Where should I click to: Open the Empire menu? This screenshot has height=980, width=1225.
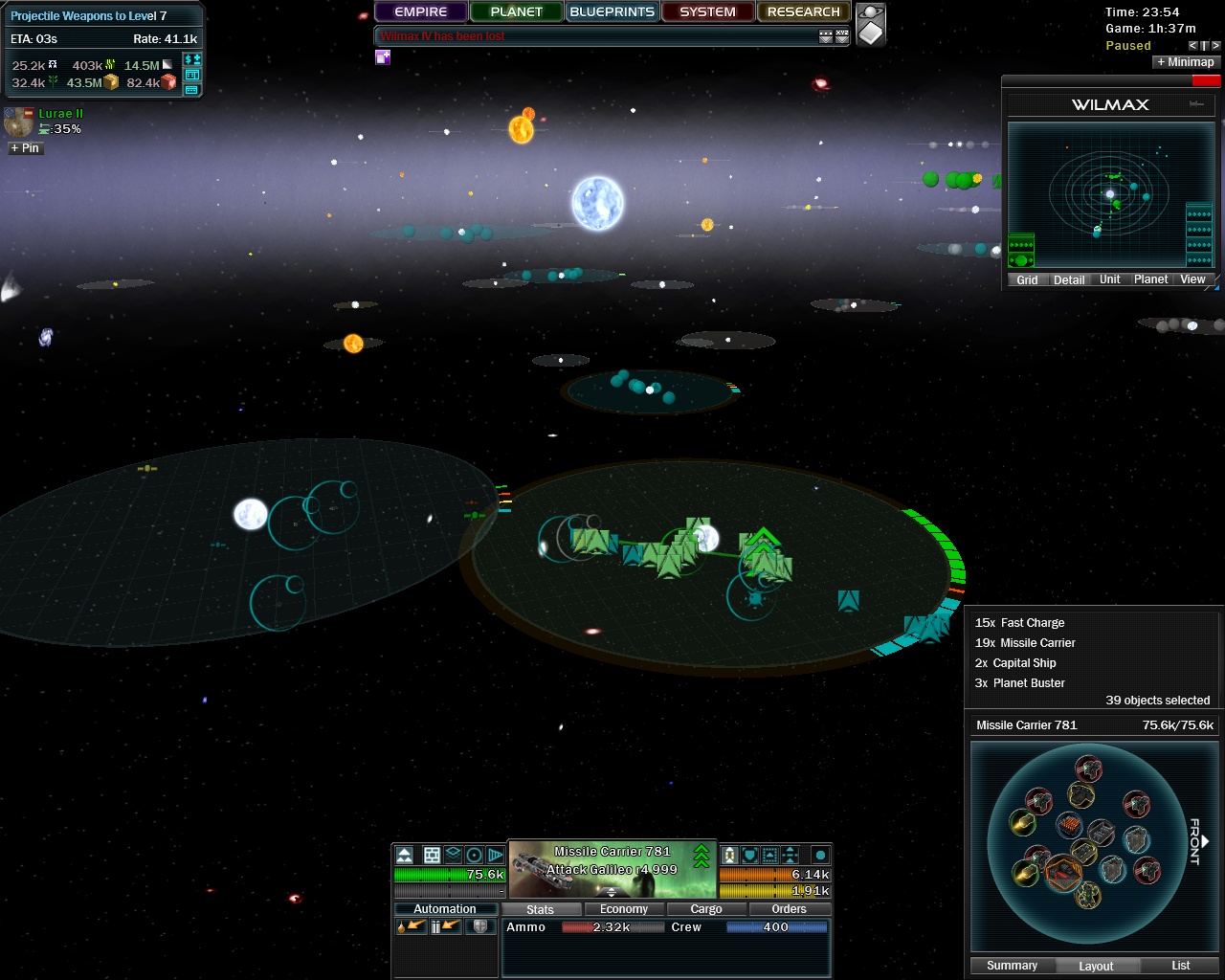(420, 12)
